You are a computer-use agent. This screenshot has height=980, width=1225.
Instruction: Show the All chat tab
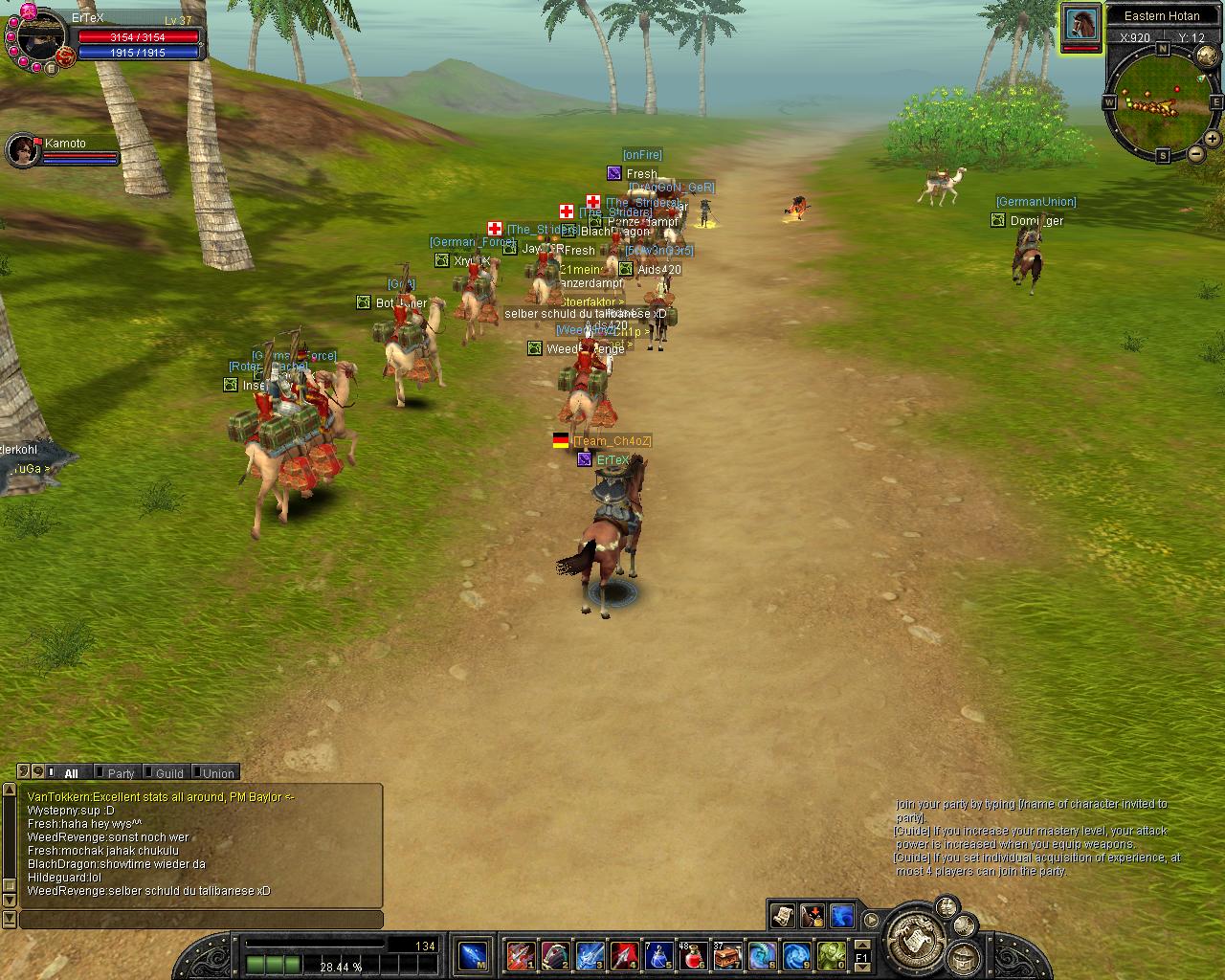[x=71, y=773]
